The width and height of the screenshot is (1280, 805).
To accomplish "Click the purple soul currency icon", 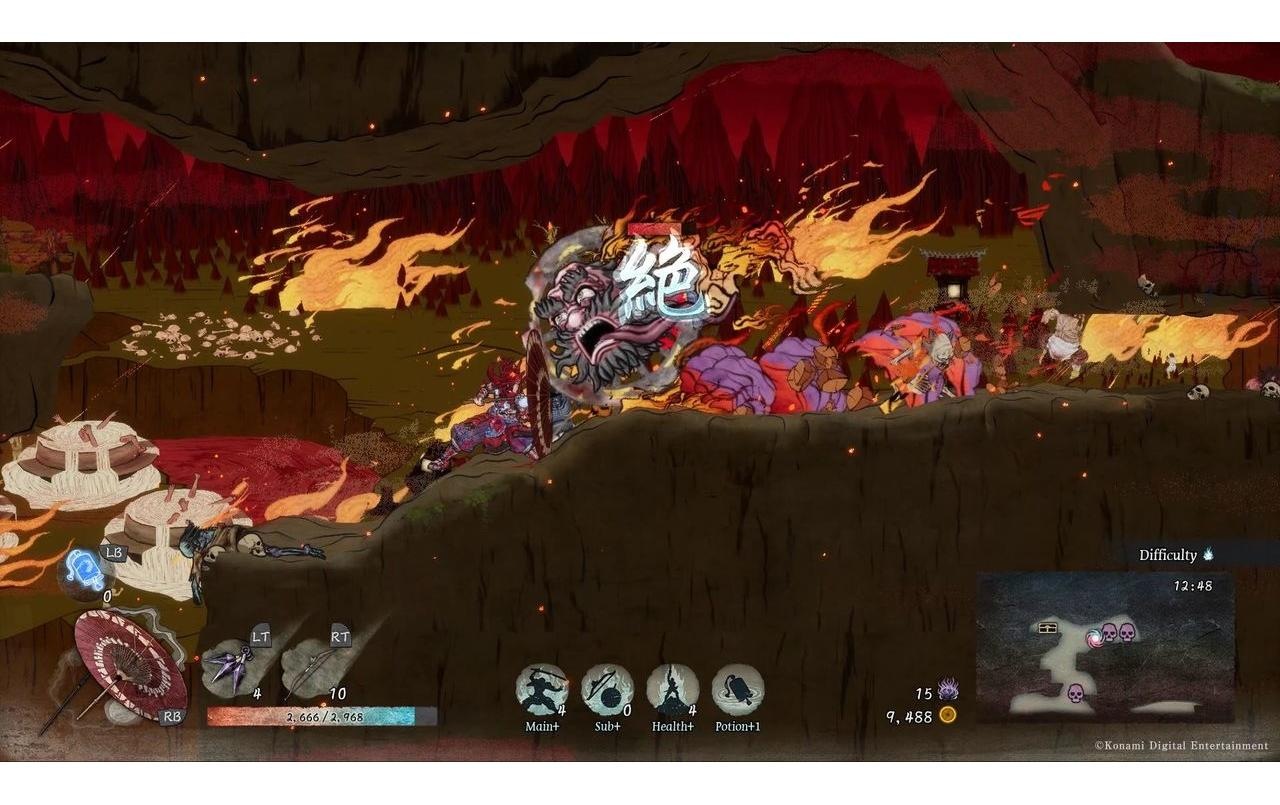I will click(x=949, y=688).
